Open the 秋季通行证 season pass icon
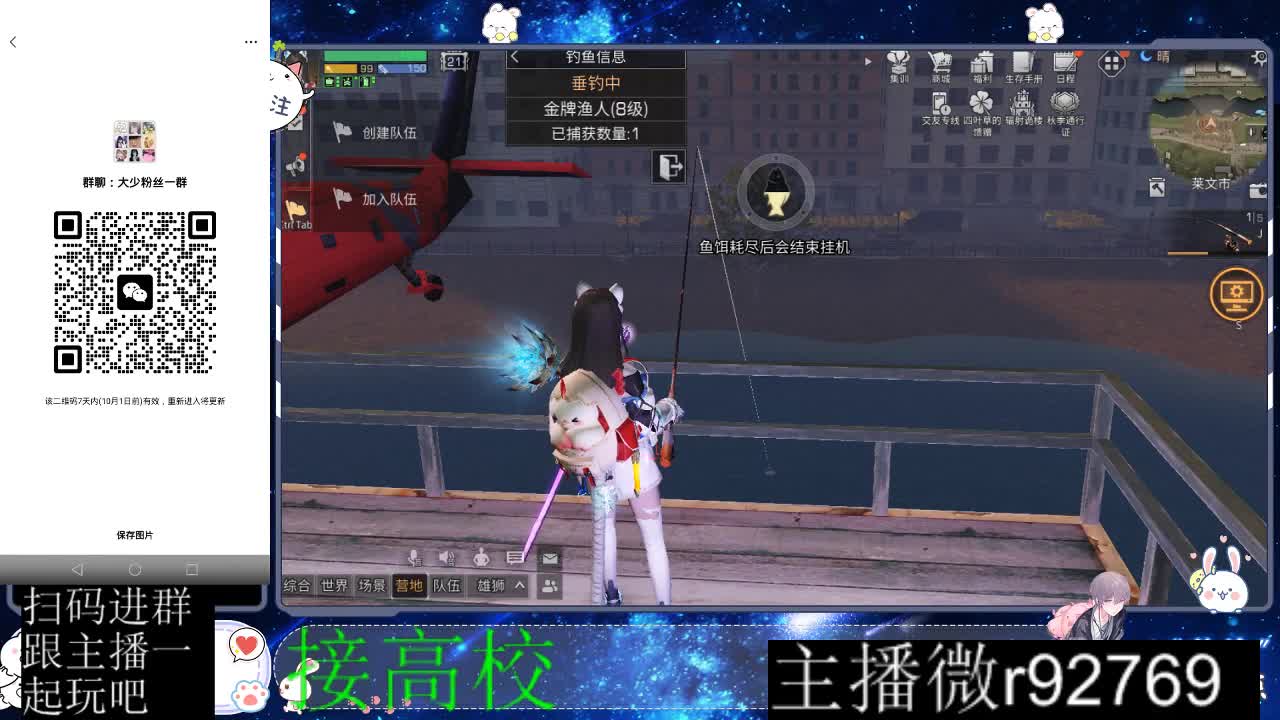This screenshot has height=720, width=1280. 1062,105
